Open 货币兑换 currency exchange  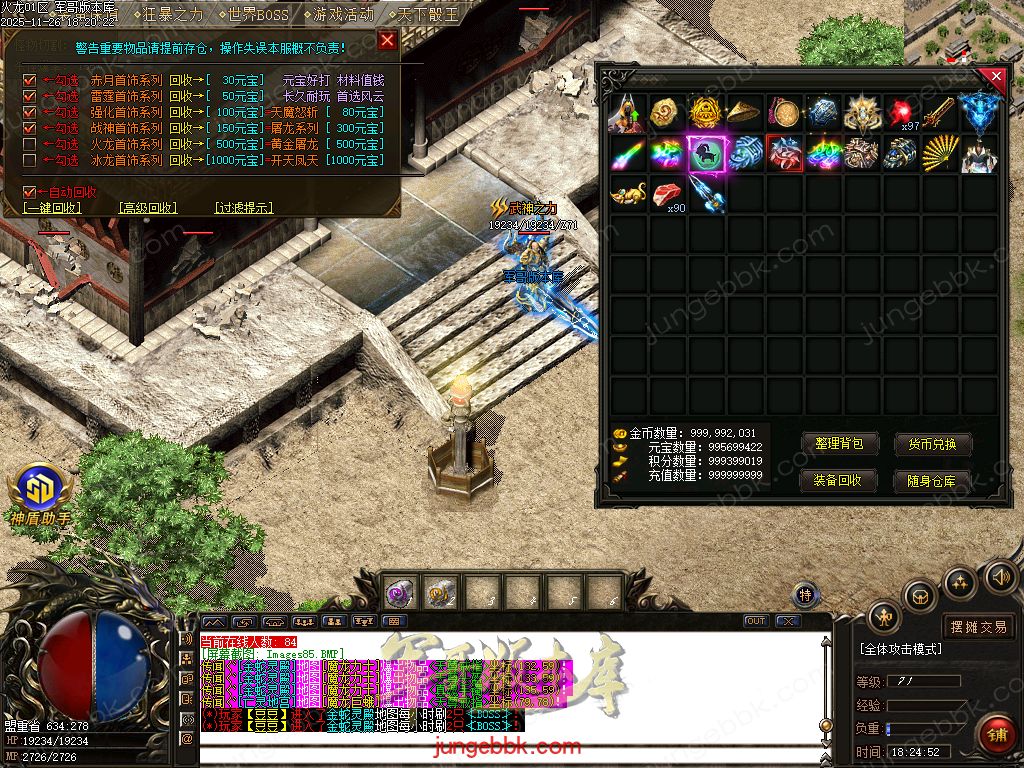[932, 444]
